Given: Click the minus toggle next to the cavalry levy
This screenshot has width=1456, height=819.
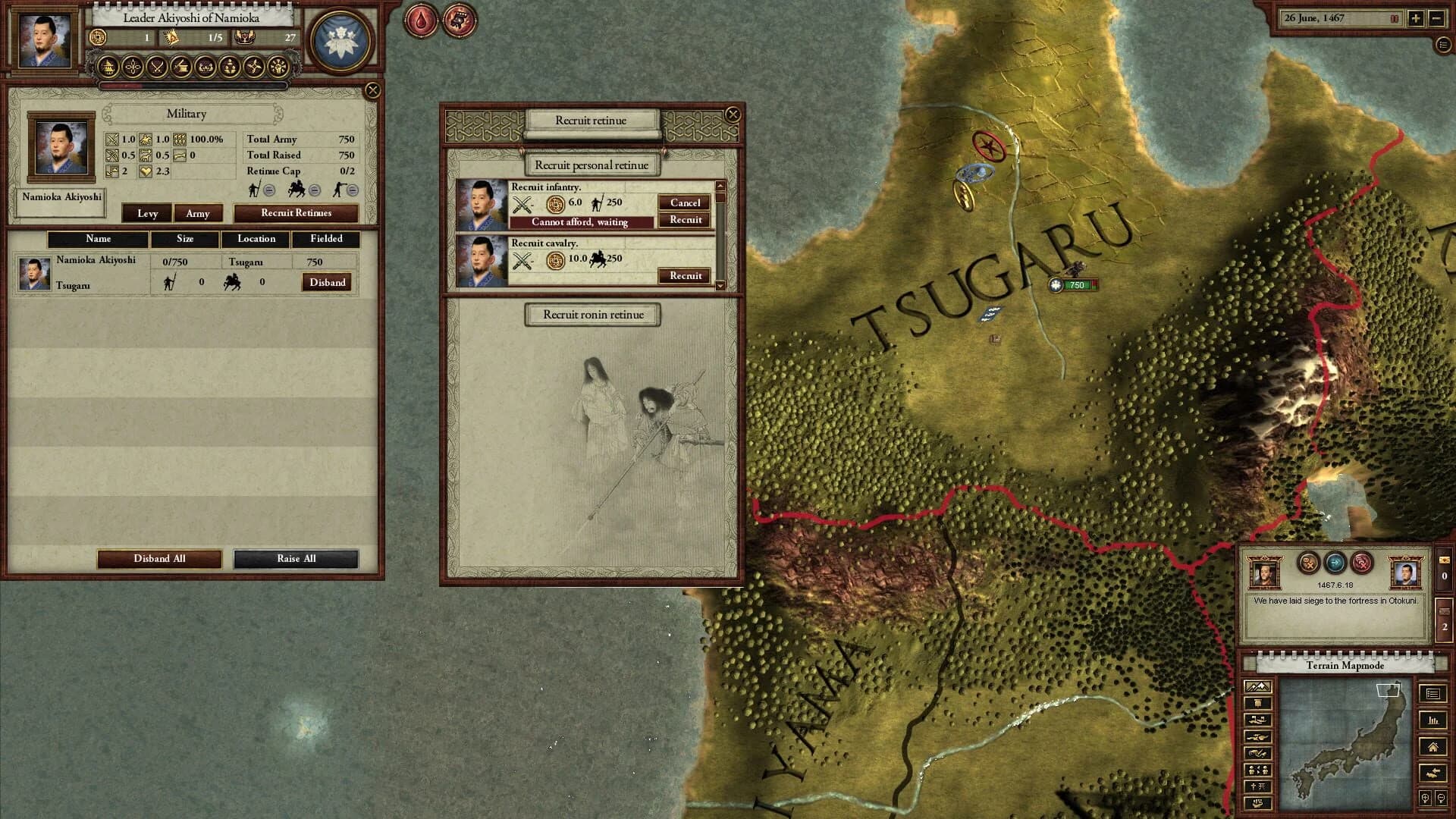Looking at the screenshot, I should tap(315, 190).
